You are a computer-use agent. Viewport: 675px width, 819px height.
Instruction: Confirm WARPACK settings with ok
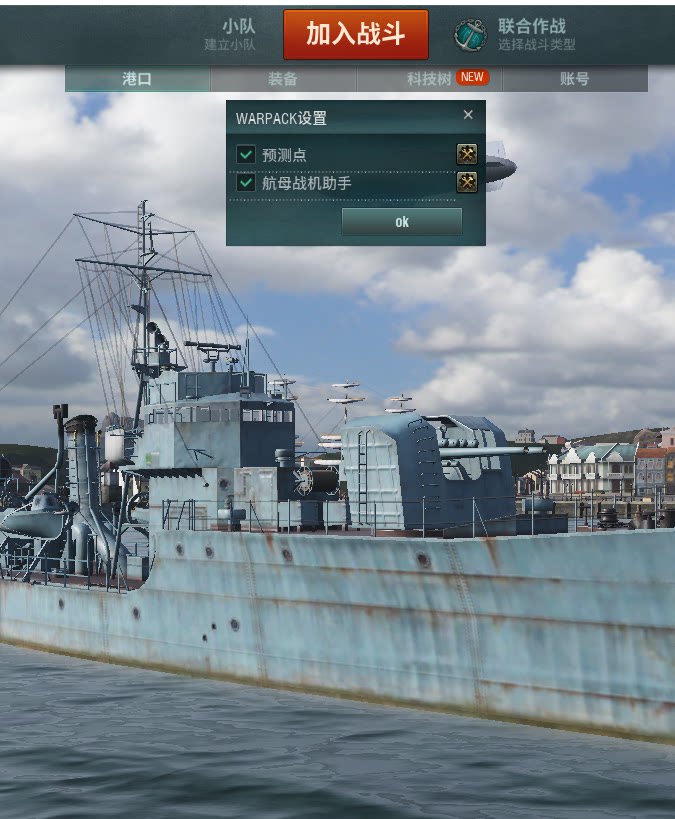[401, 222]
